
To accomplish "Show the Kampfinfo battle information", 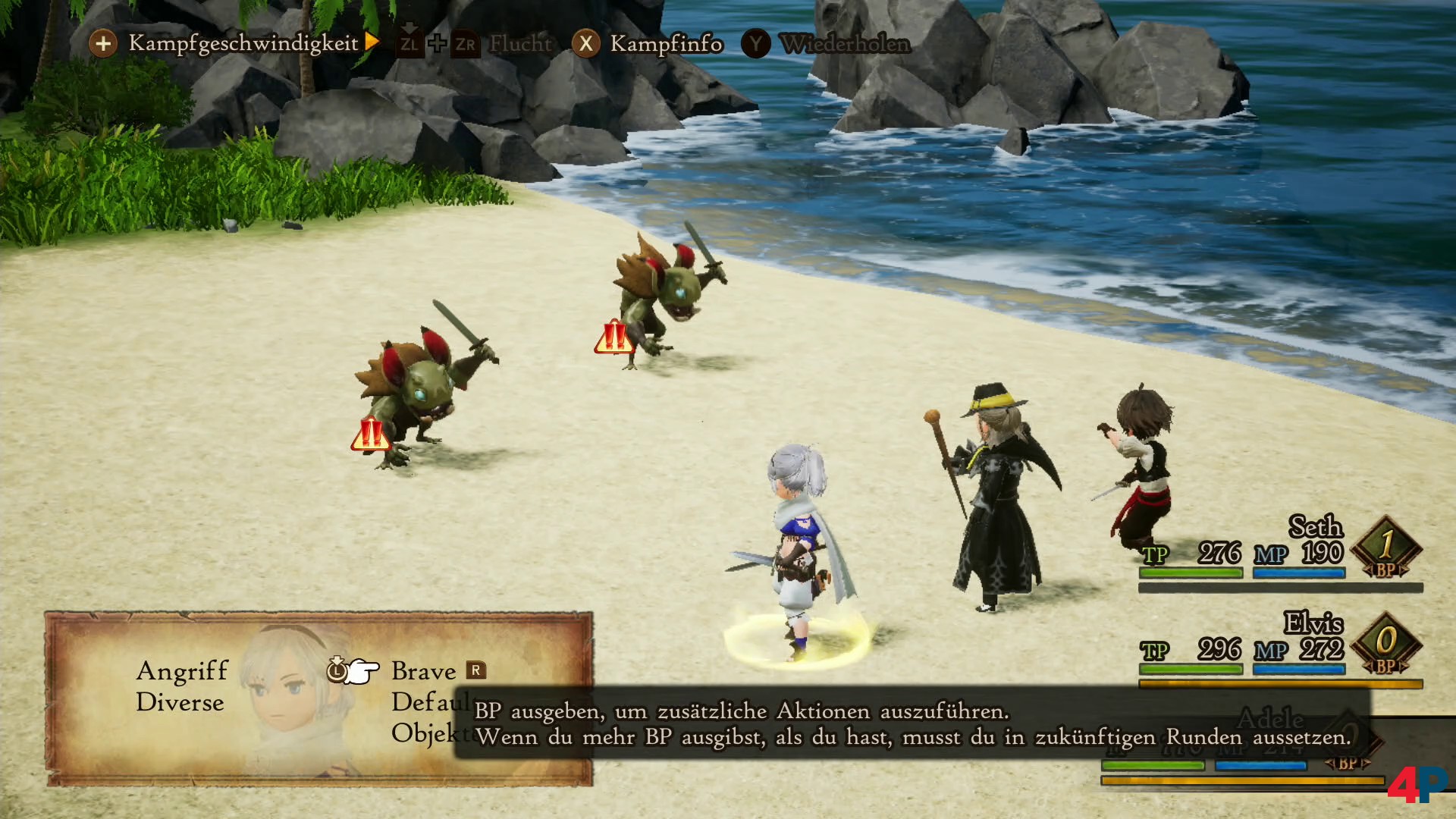I will click(665, 44).
